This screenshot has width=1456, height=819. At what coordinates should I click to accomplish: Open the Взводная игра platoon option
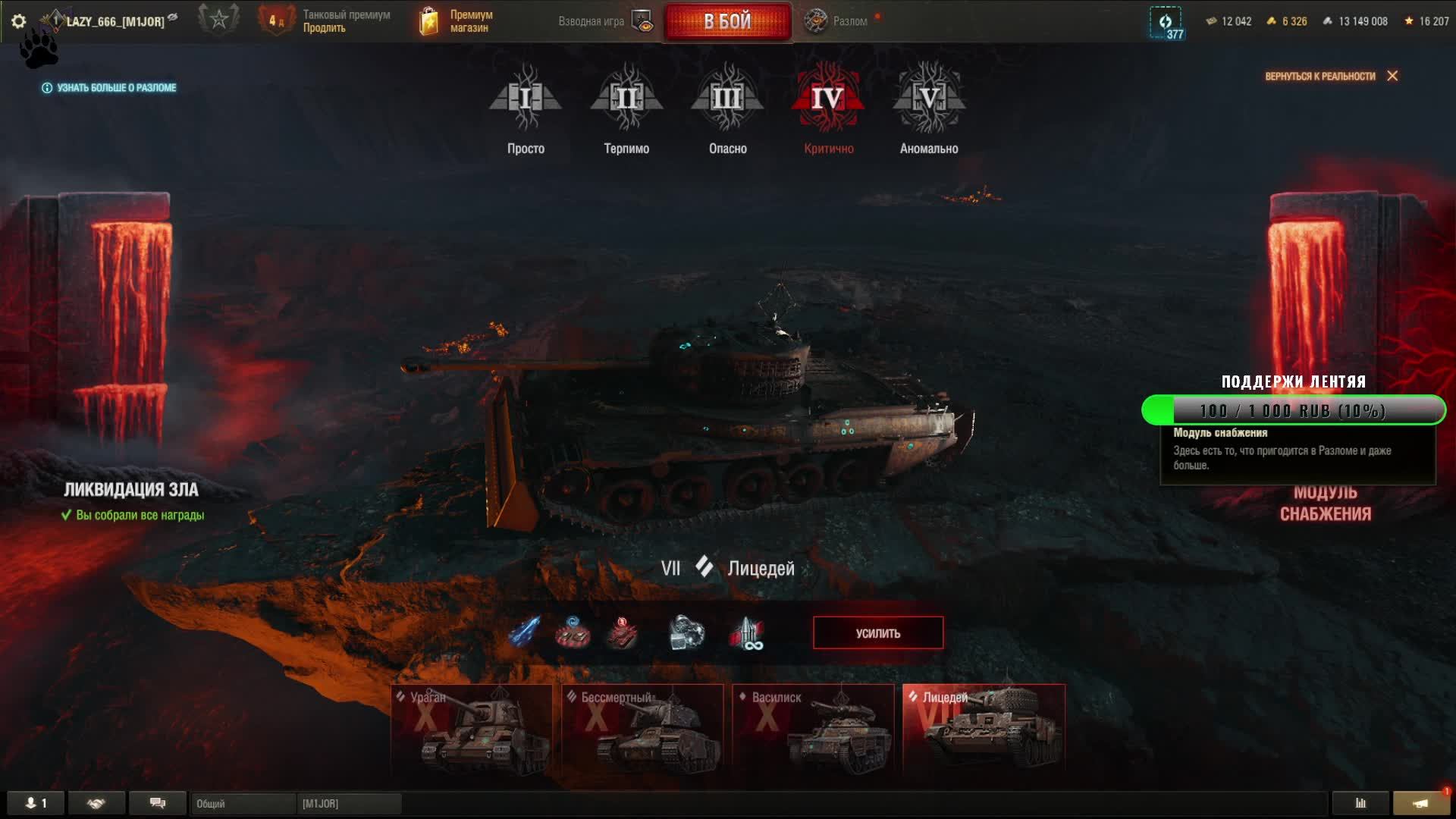point(604,21)
